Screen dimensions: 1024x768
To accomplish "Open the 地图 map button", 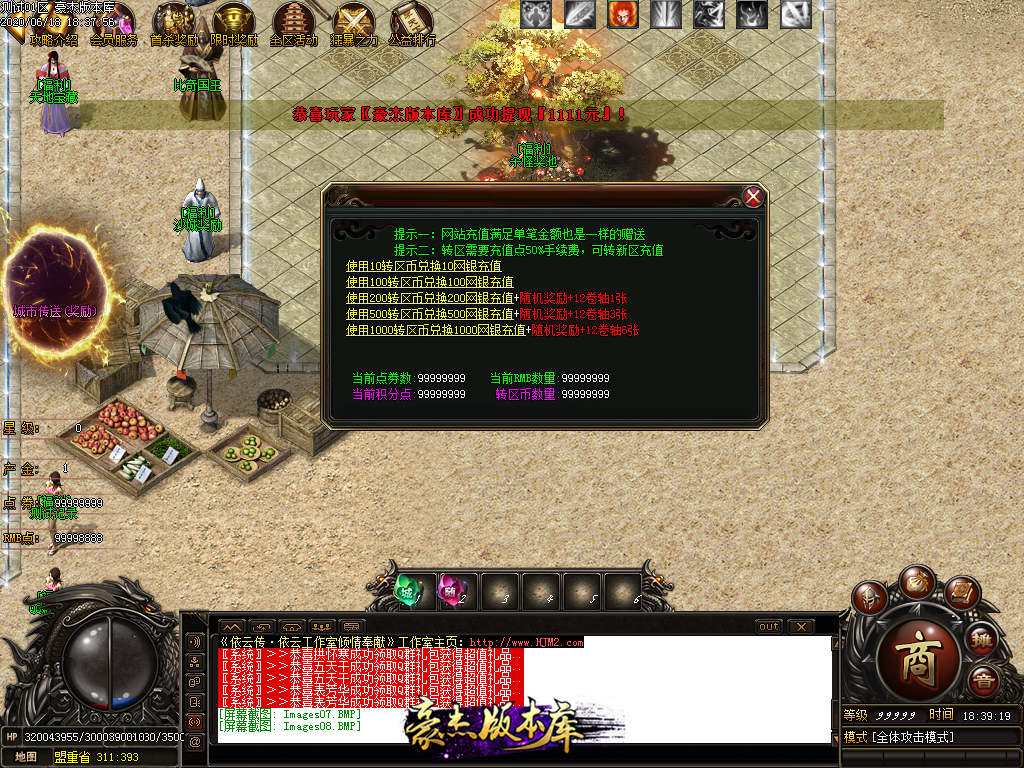I will pos(25,757).
